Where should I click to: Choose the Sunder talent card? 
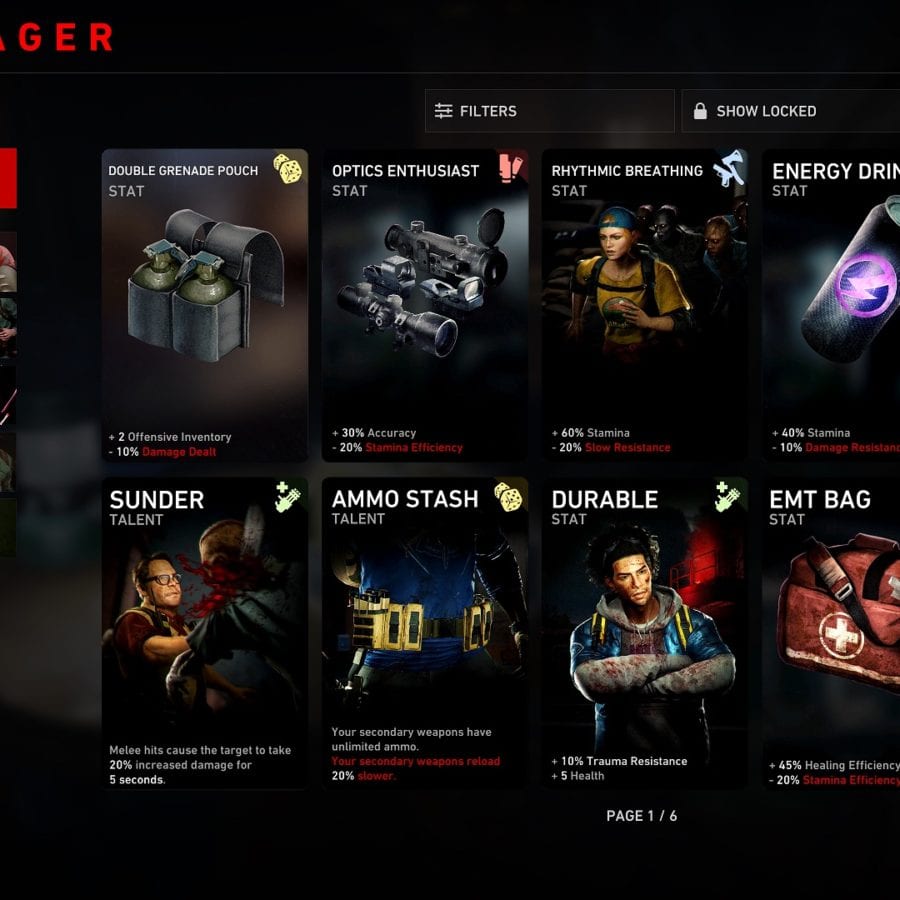205,633
